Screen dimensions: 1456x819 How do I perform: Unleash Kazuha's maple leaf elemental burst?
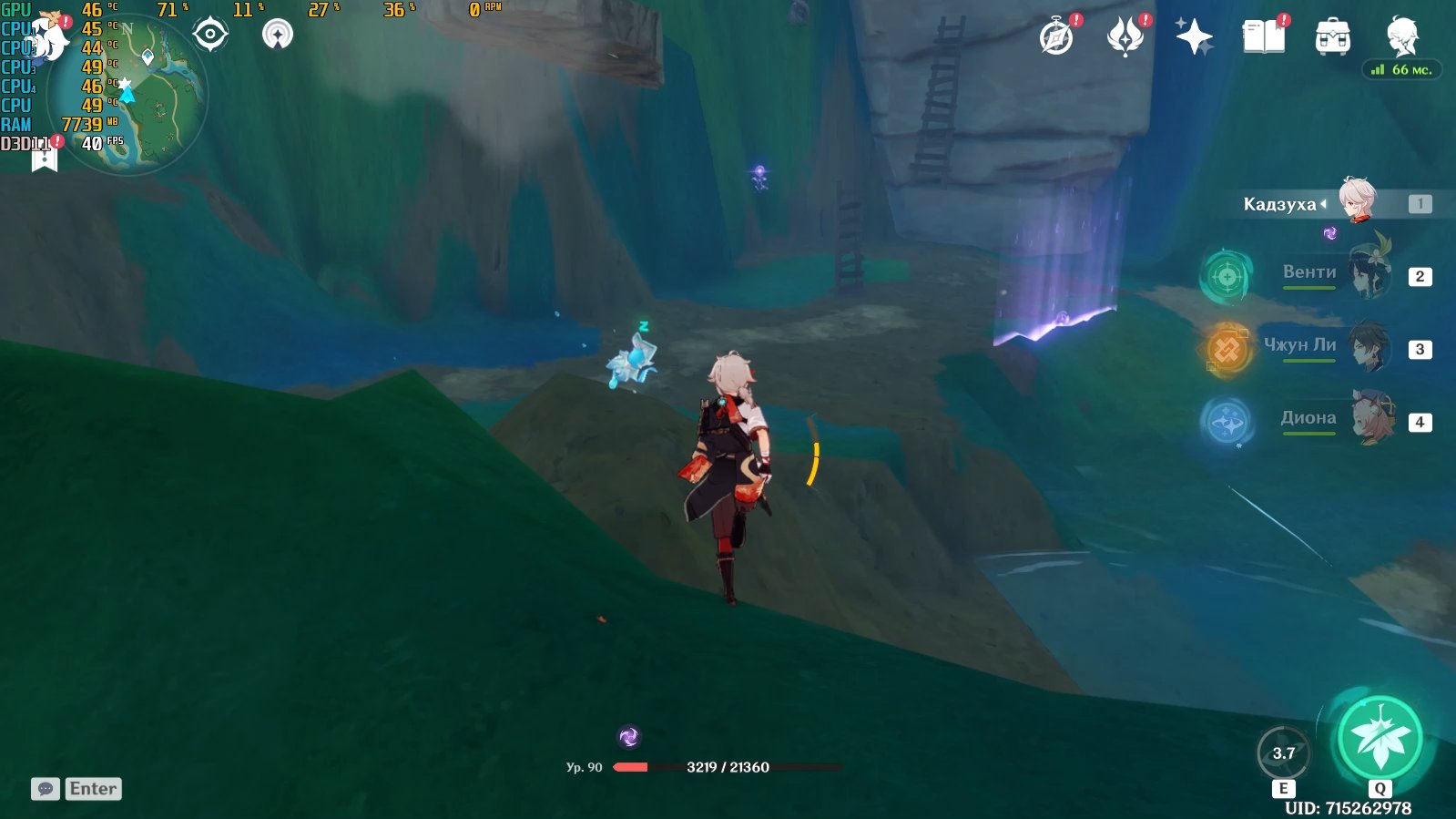1380,739
